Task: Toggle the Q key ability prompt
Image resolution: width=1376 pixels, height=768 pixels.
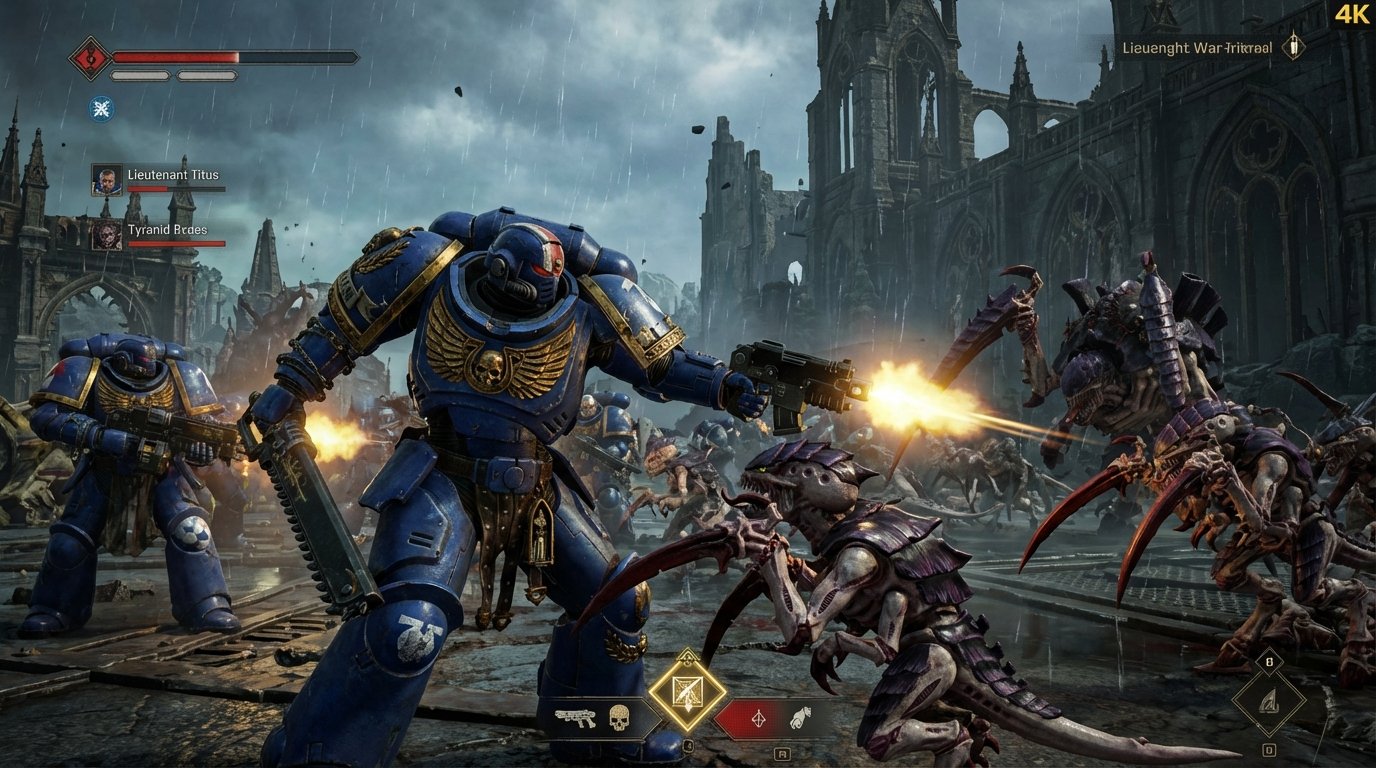Action: click(x=688, y=744)
